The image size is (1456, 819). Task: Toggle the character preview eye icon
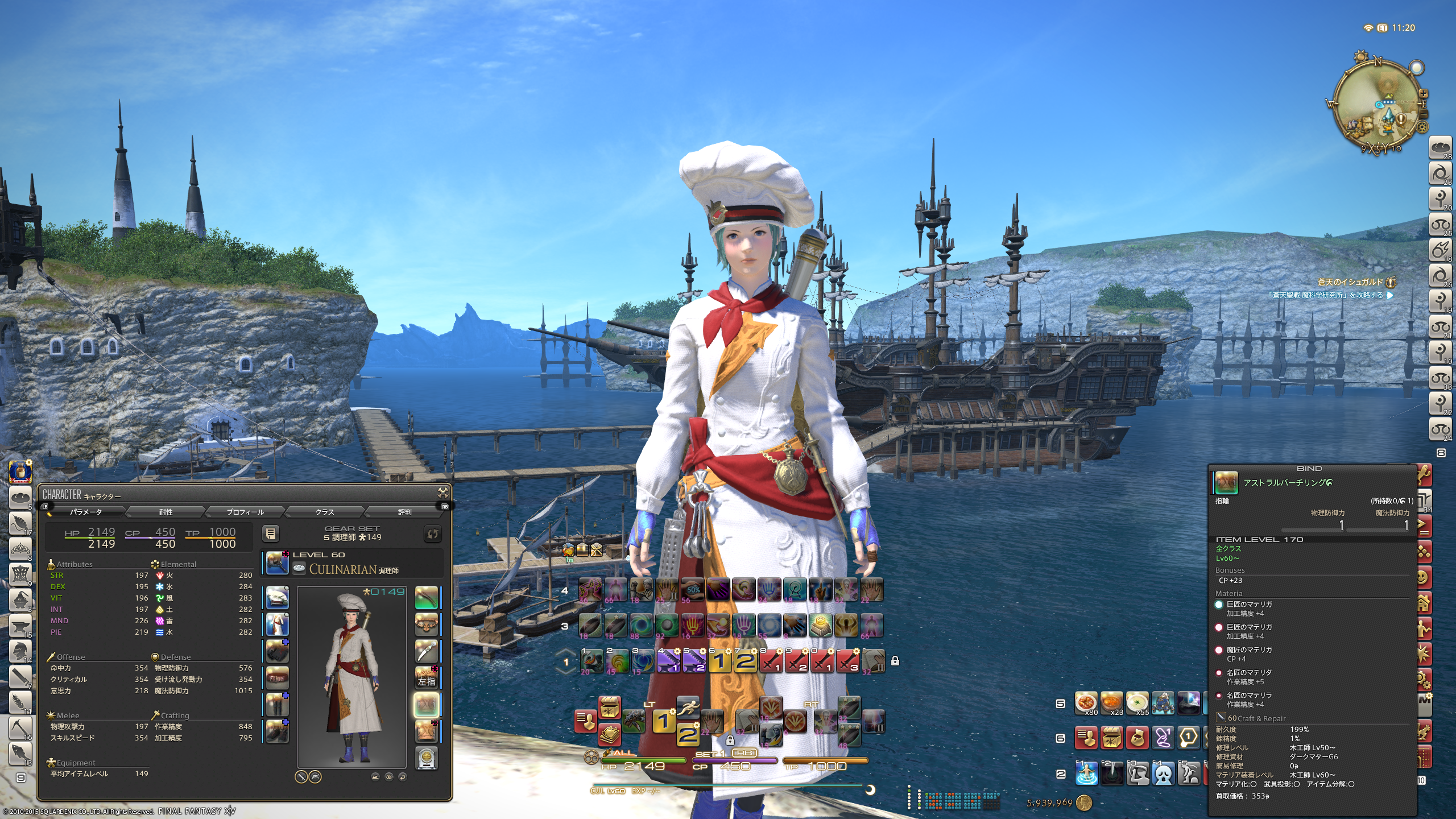pyautogui.click(x=389, y=777)
